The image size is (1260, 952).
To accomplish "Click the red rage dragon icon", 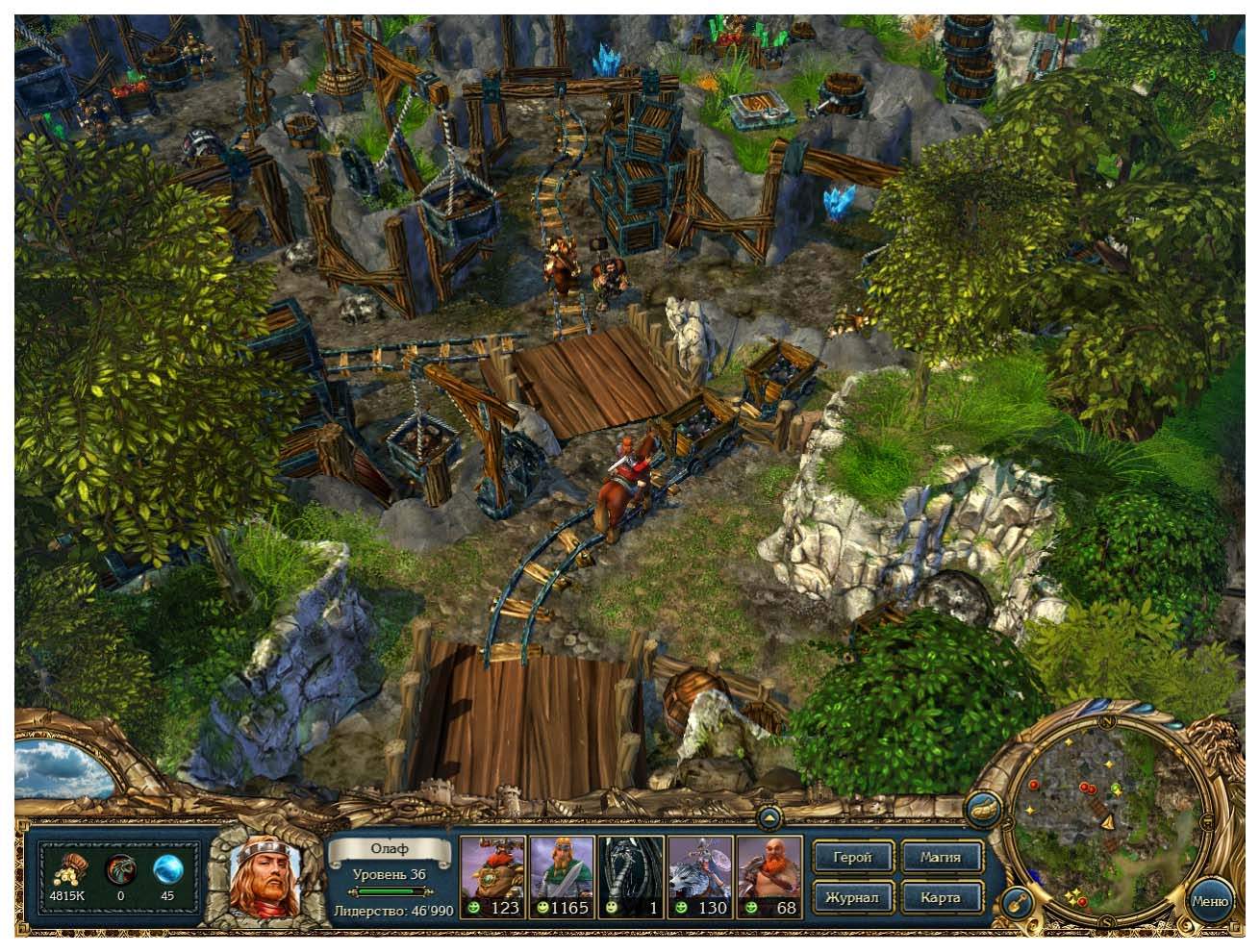I will pyautogui.click(x=121, y=871).
